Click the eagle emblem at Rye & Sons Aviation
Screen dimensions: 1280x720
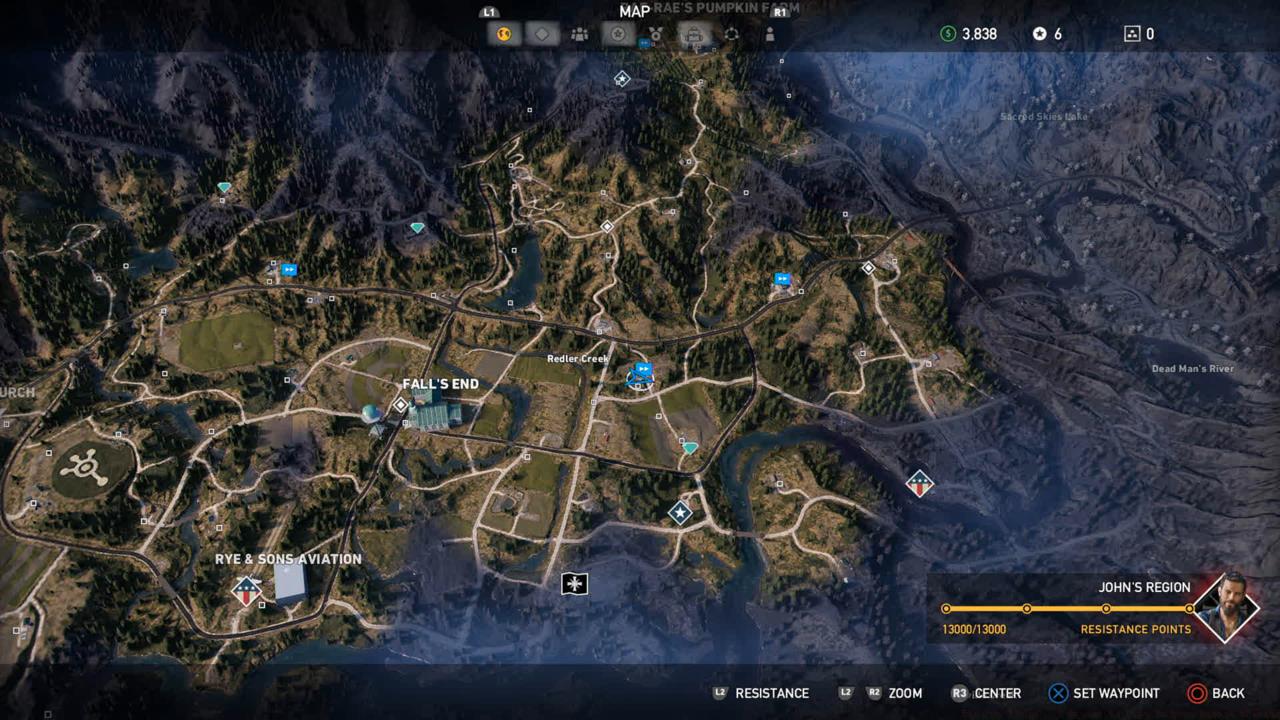245,589
